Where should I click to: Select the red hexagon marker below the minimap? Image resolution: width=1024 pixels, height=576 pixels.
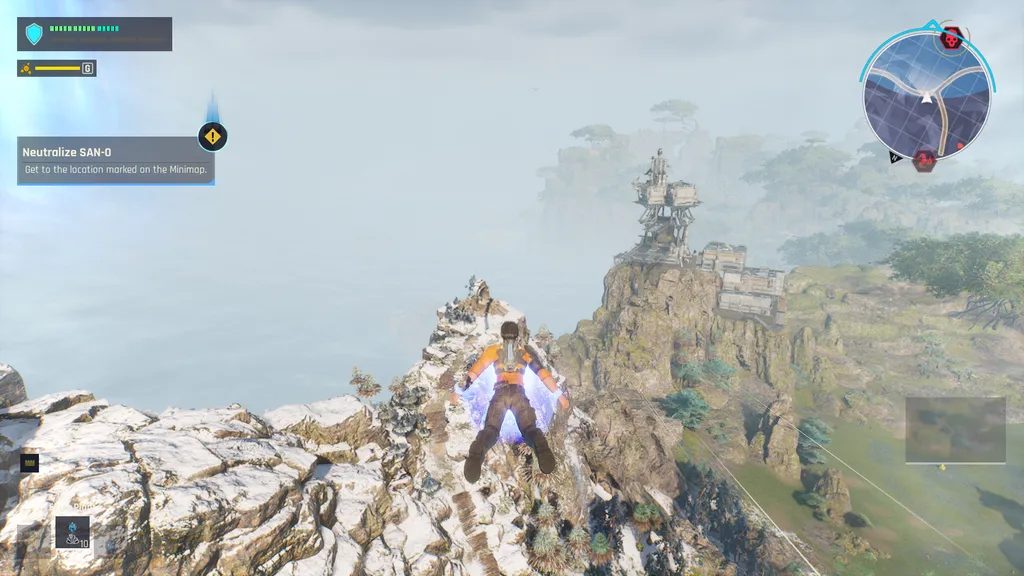925,160
